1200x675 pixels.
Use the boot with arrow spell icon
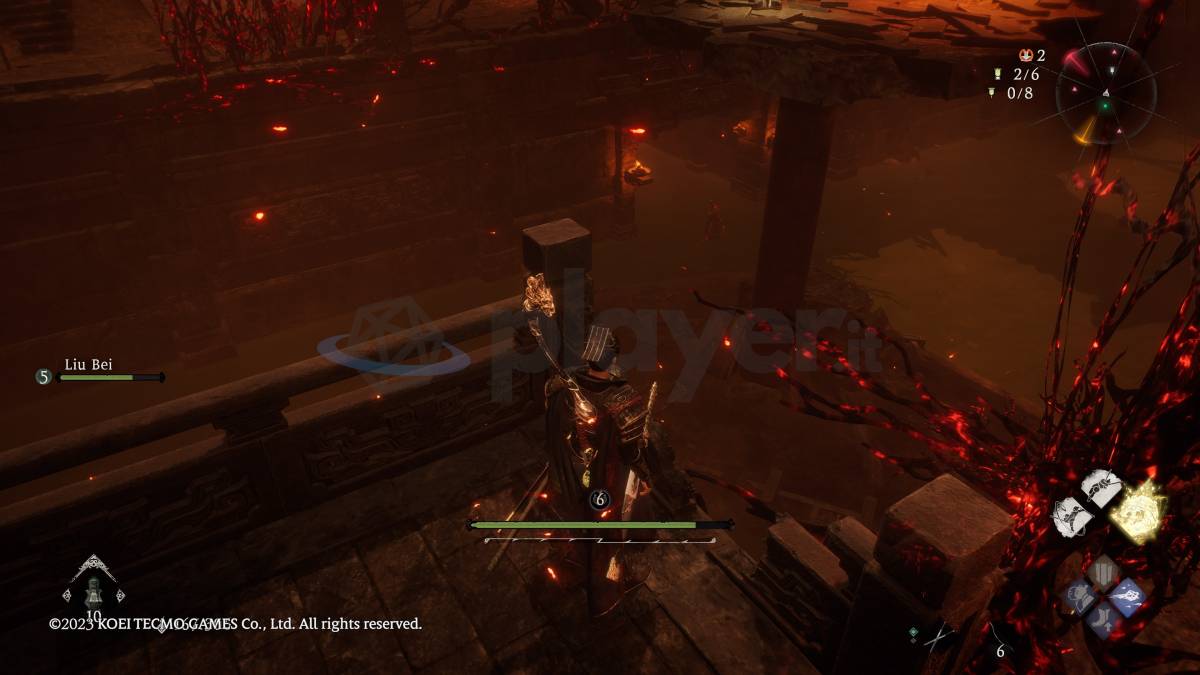(1104, 620)
